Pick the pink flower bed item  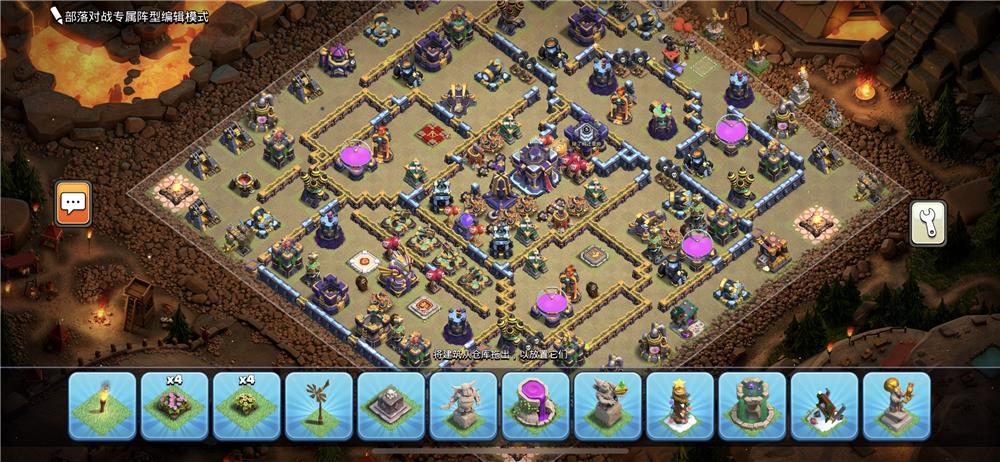[174, 406]
